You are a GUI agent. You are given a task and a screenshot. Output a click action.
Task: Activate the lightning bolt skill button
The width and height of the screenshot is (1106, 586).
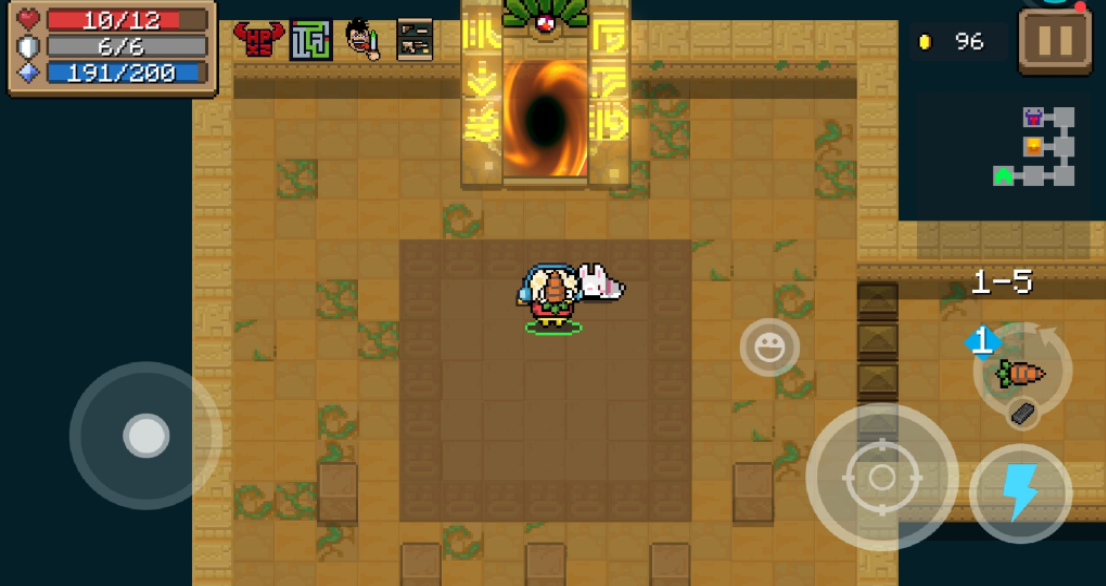(1019, 493)
